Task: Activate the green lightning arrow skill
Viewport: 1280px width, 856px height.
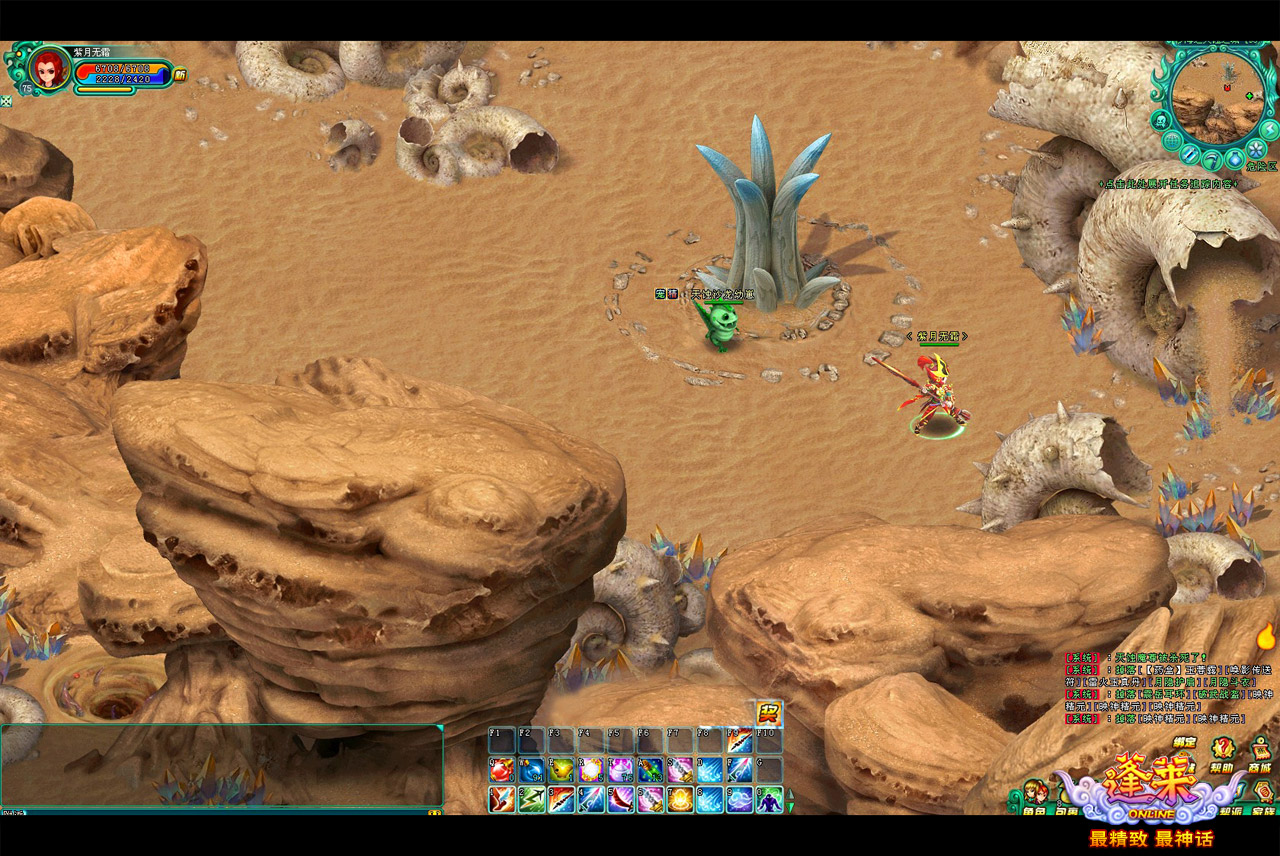Action: [531, 800]
